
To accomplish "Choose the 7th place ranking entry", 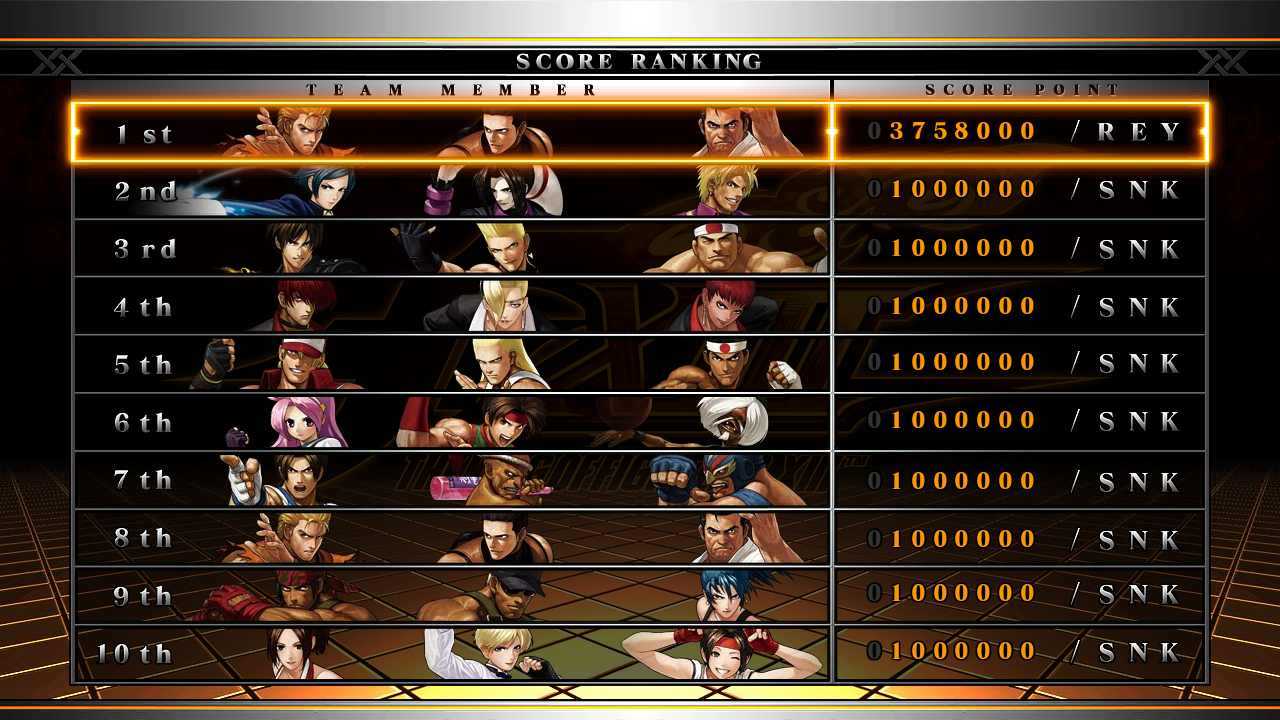I will click(x=640, y=480).
